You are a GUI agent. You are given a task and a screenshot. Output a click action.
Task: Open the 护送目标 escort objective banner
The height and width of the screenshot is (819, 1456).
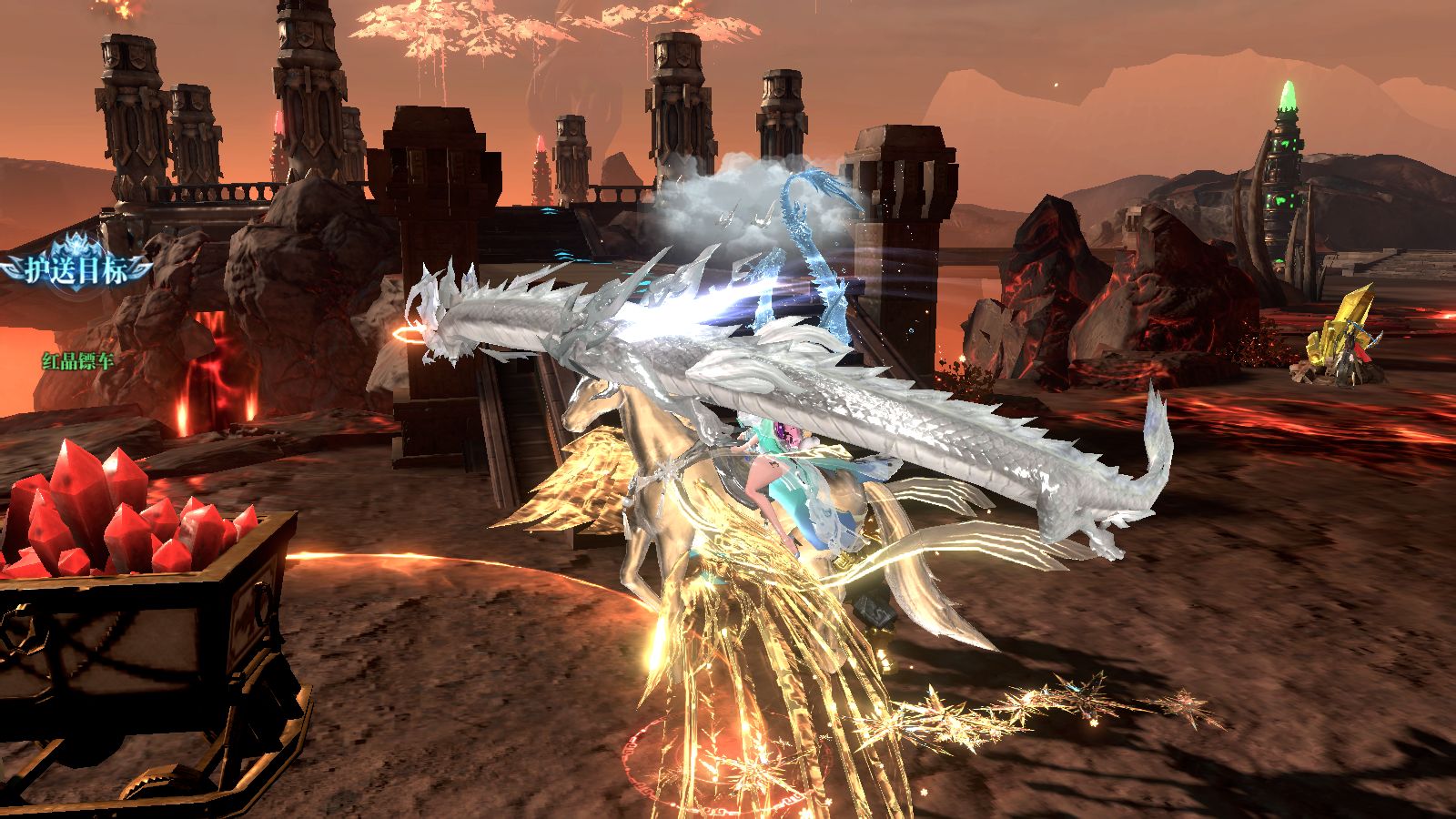click(x=76, y=269)
